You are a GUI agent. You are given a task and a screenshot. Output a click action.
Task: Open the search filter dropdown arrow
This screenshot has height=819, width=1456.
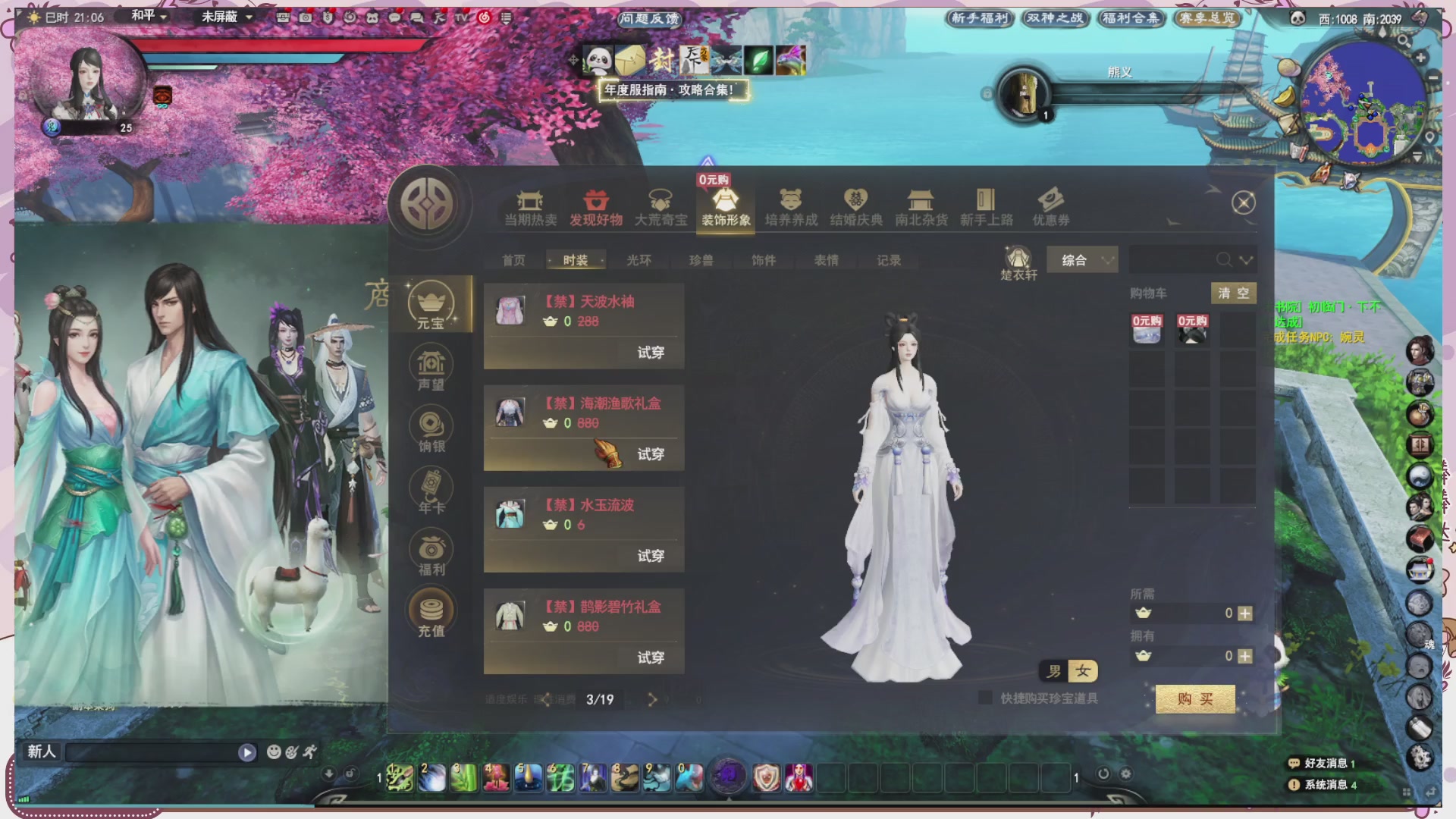point(1247,260)
